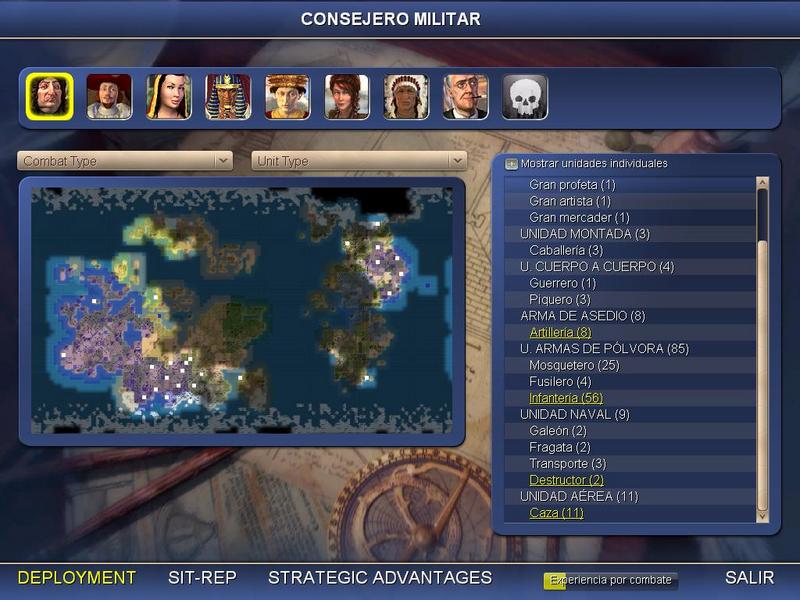The image size is (800, 600).
Task: Choose the Egyptian pharaoh leader portrait
Action: 228,97
